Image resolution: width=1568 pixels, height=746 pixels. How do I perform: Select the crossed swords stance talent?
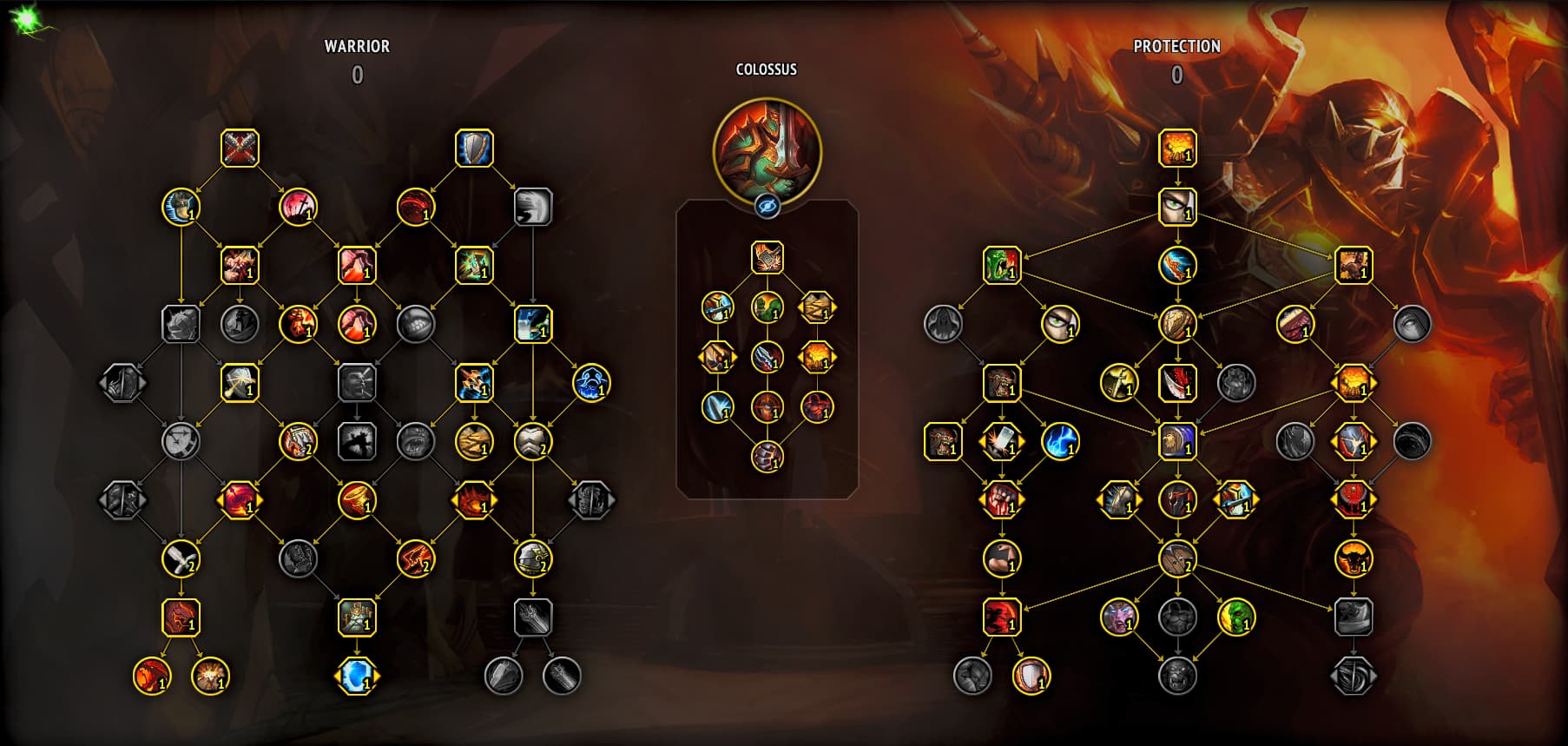pyautogui.click(x=240, y=149)
